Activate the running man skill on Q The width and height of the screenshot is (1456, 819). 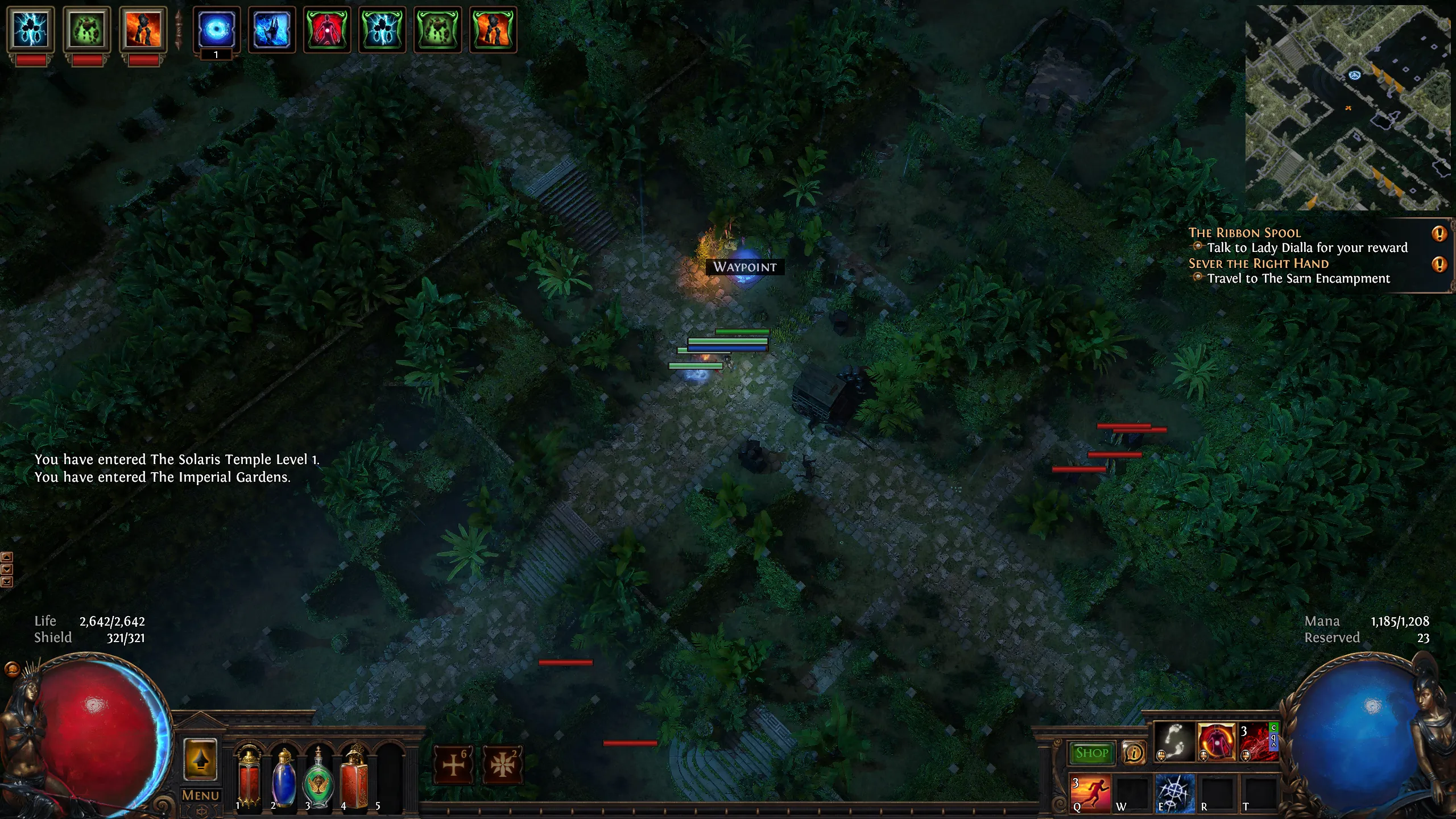coord(1090,793)
